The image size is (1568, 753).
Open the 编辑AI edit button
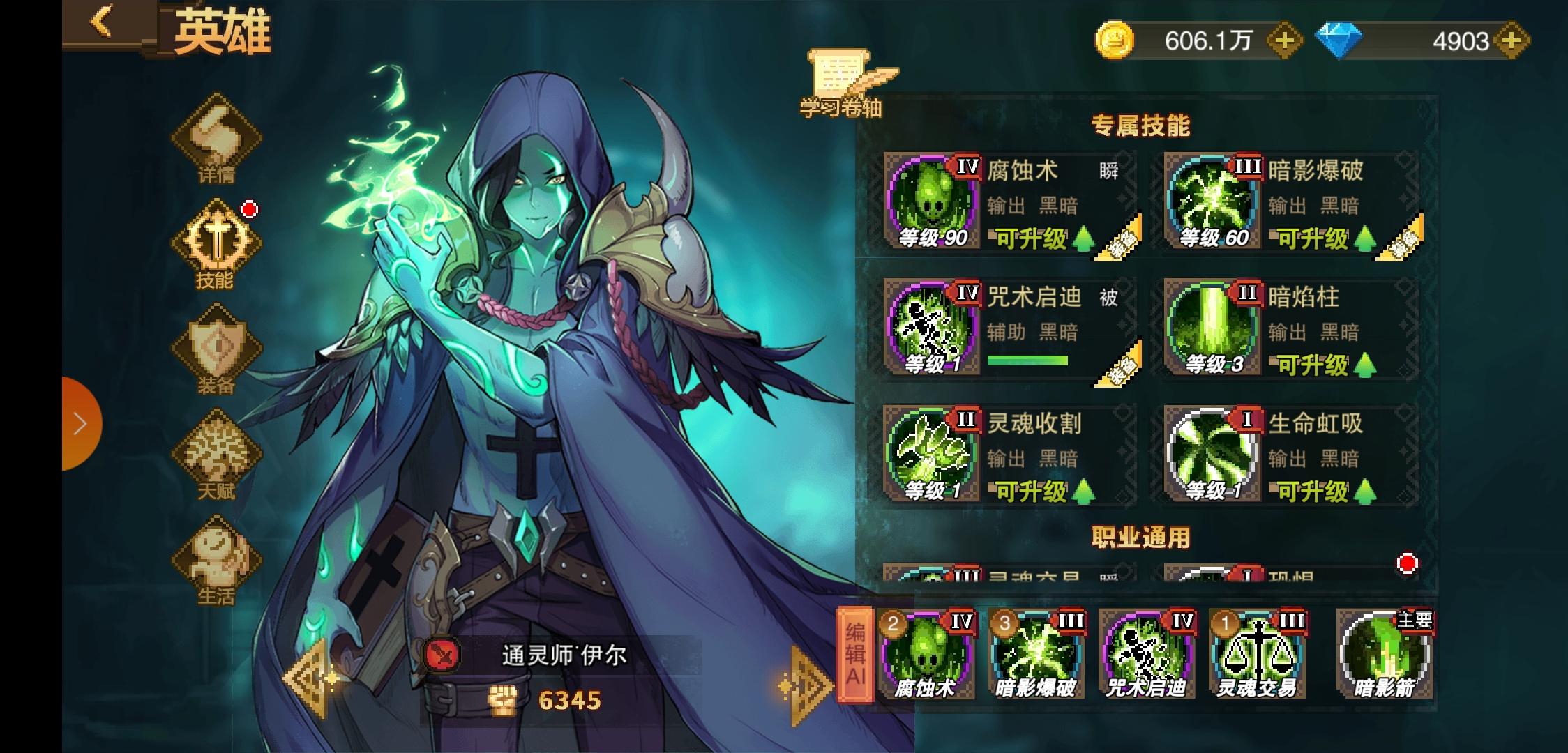pyautogui.click(x=855, y=654)
